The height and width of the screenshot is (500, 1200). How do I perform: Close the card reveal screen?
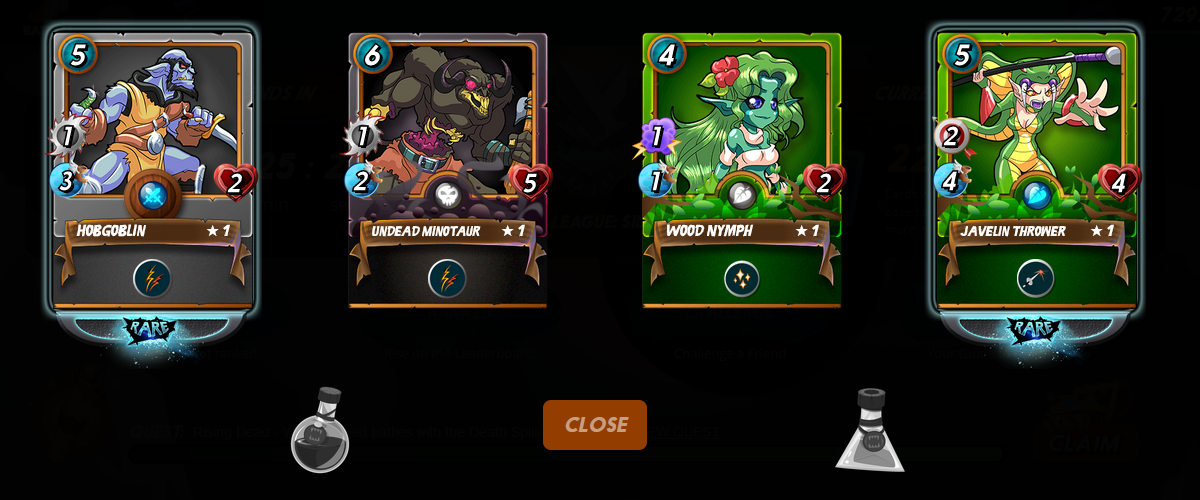point(595,424)
